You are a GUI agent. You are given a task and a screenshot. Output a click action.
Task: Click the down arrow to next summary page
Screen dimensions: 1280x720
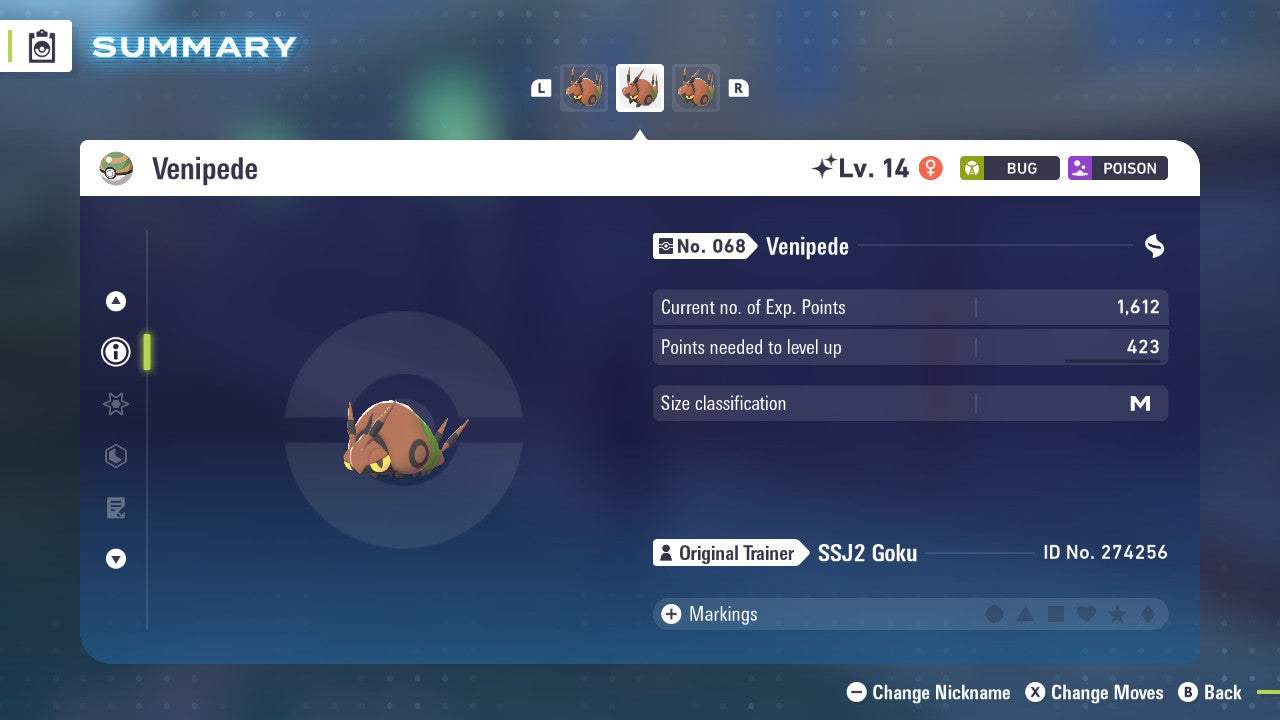(115, 559)
